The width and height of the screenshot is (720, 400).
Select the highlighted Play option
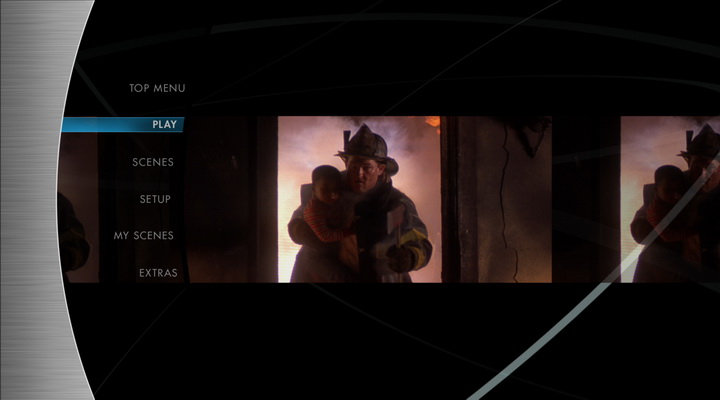point(164,125)
